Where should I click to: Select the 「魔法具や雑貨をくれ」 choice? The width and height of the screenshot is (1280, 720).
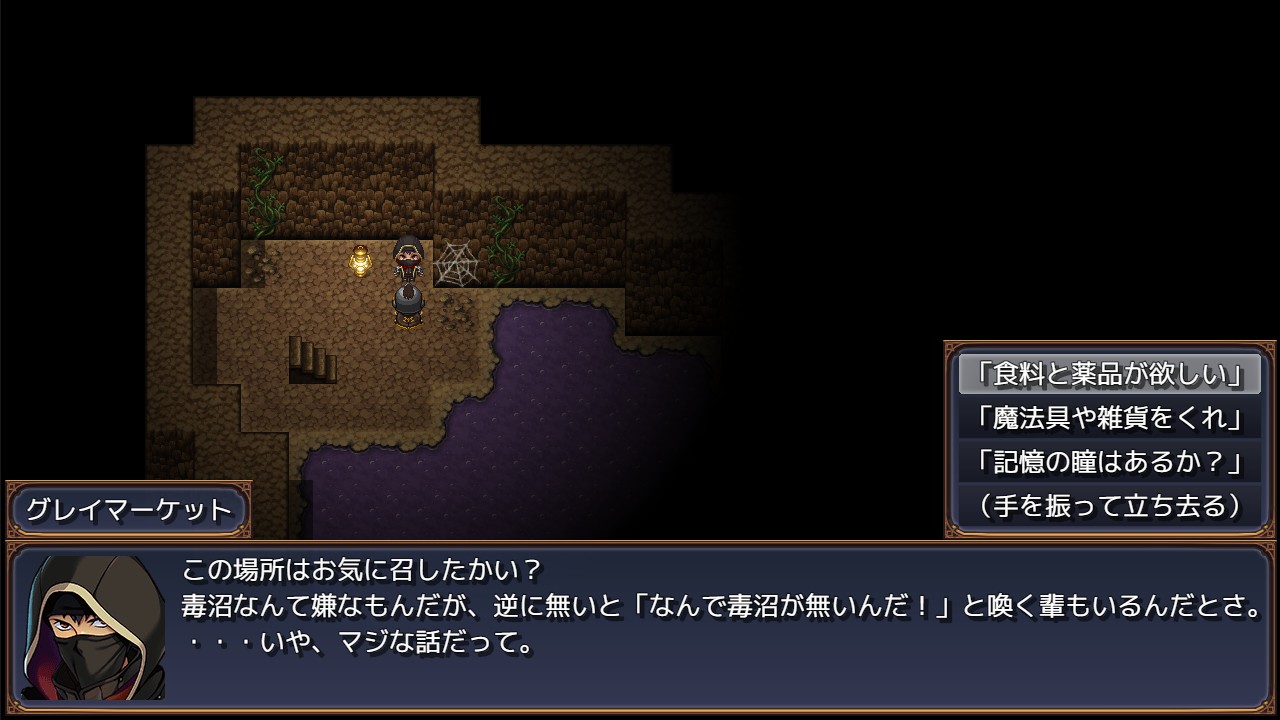coord(1108,418)
